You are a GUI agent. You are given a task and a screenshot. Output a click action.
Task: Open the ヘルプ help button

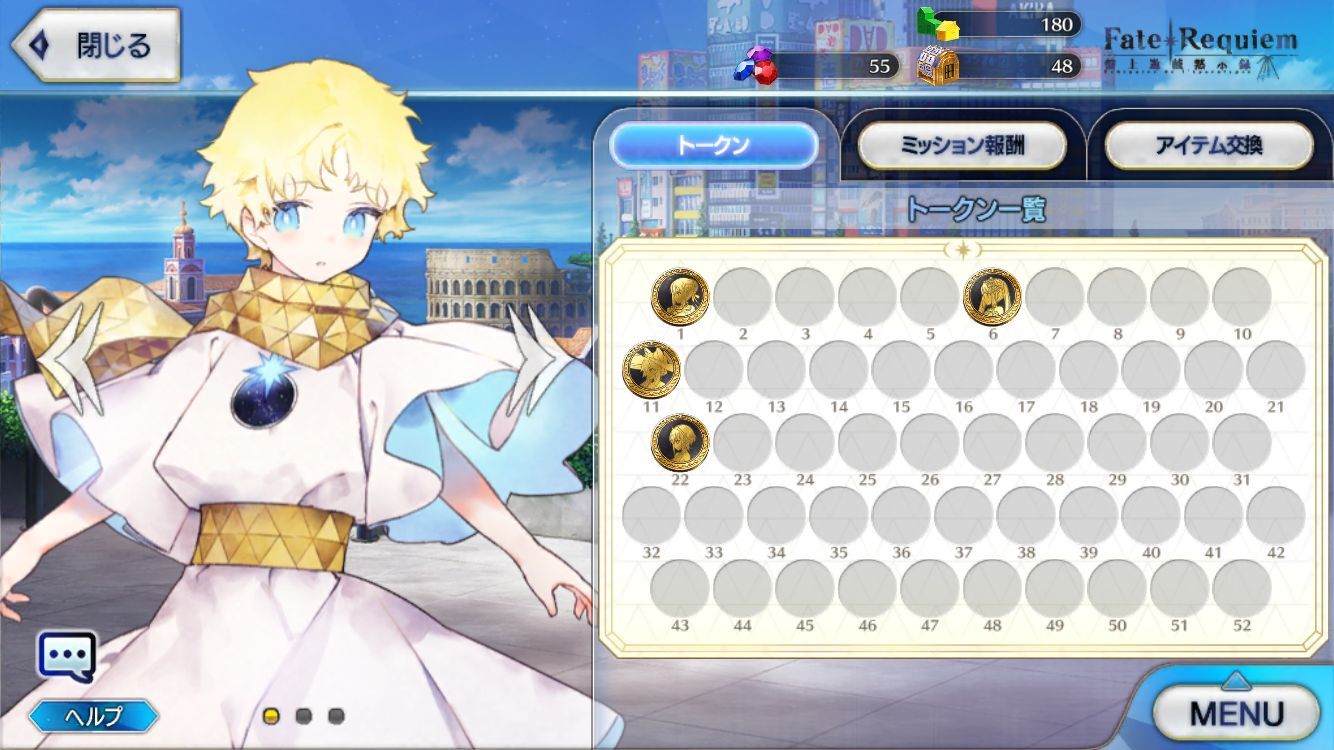click(x=93, y=716)
